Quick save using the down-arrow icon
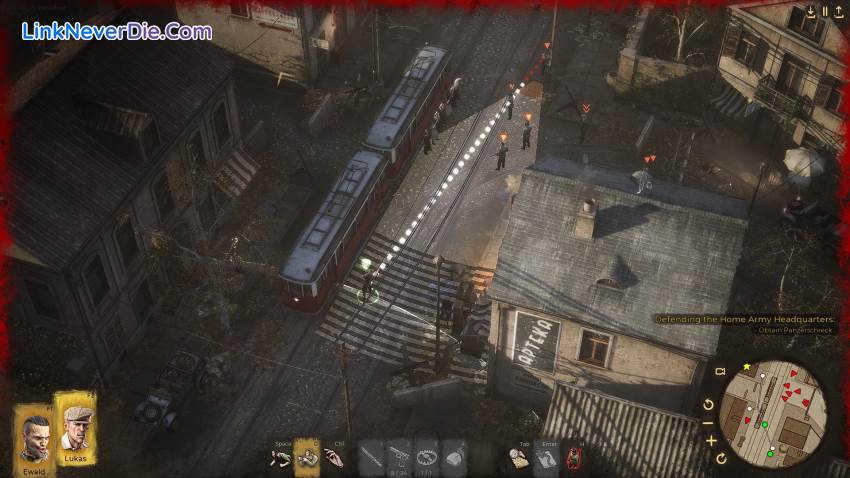This screenshot has width=850, height=478. click(811, 12)
